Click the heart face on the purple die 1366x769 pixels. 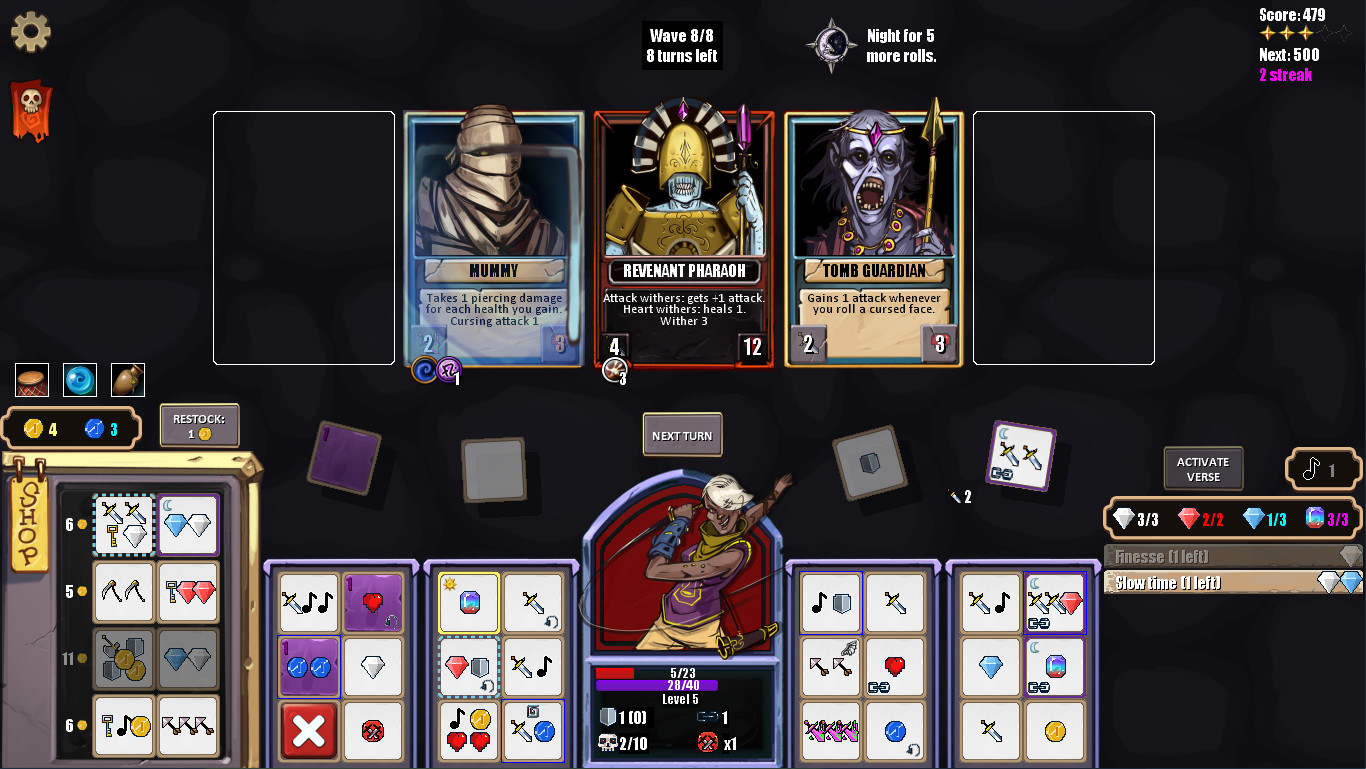373,603
